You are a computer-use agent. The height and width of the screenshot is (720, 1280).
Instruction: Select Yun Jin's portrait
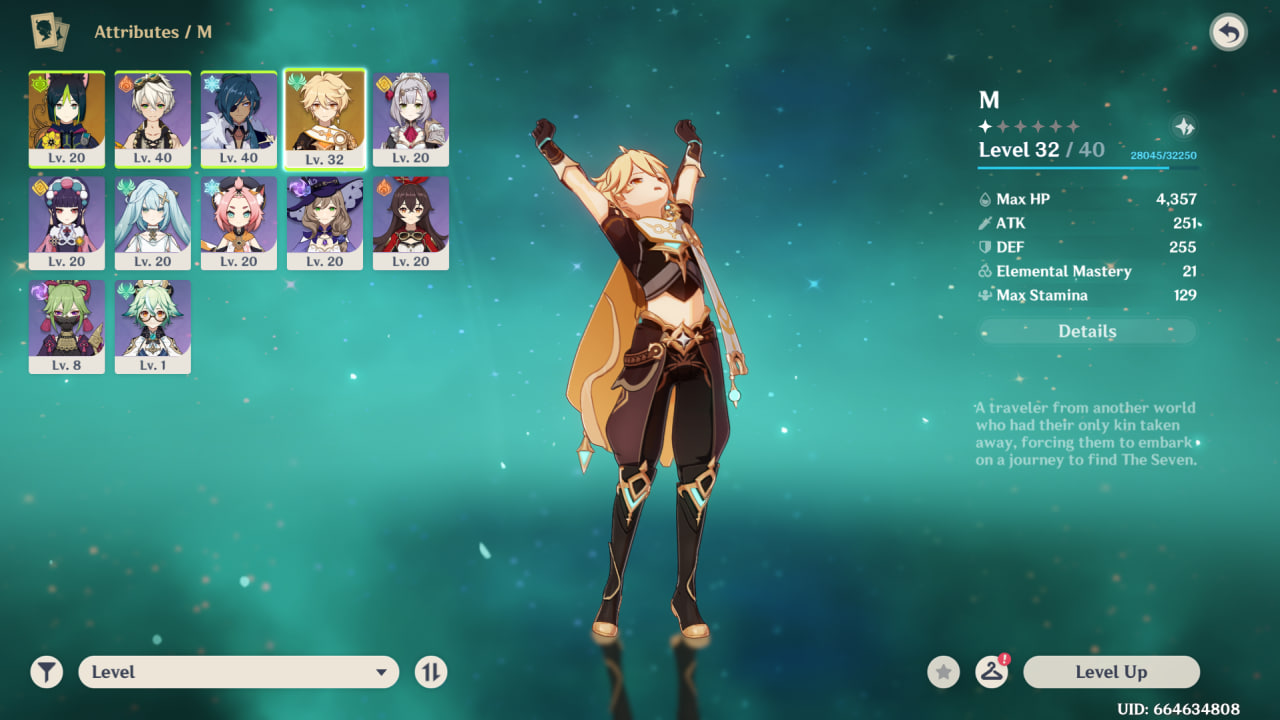[x=67, y=222]
